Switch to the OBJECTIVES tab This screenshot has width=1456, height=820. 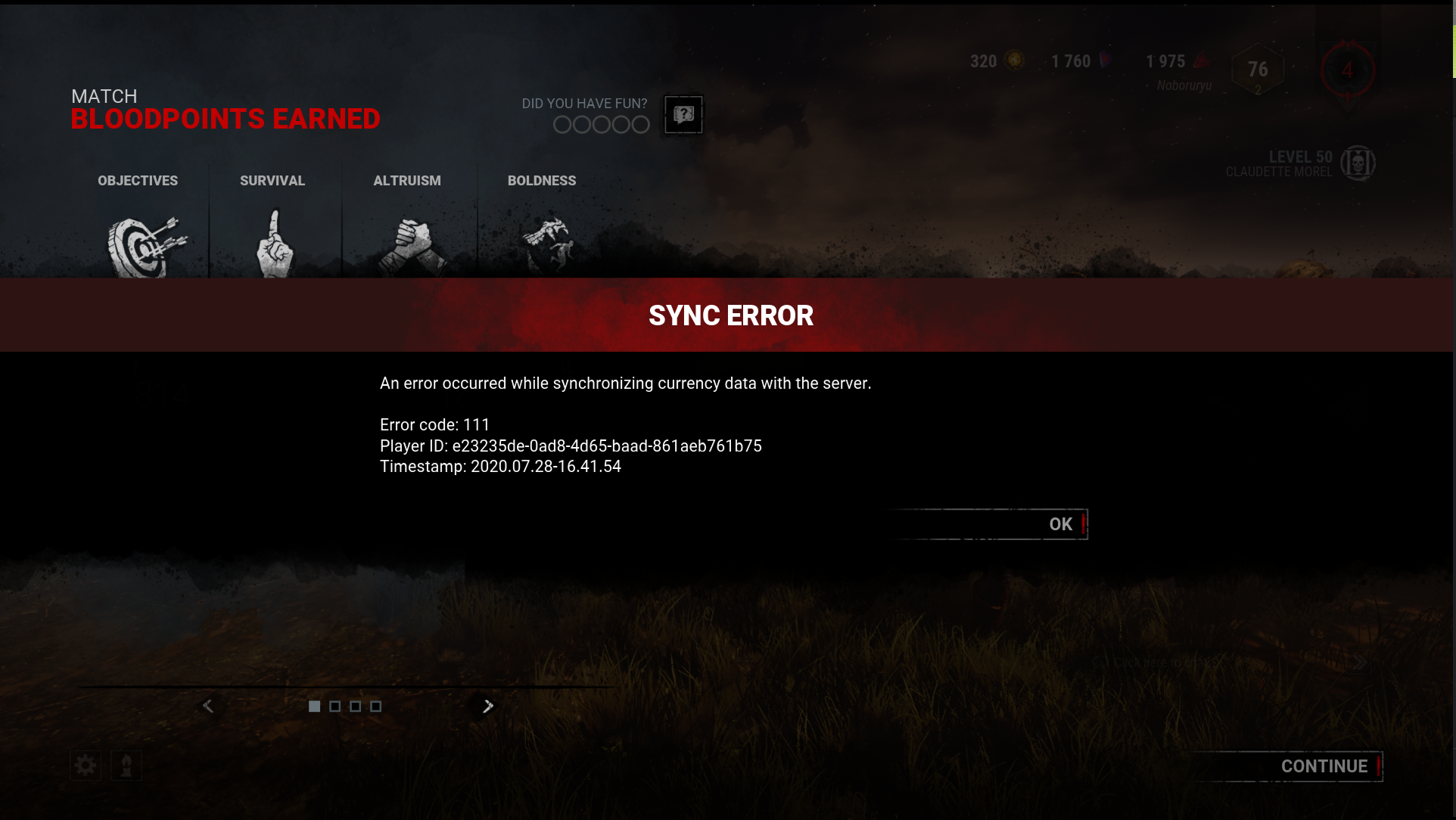pyautogui.click(x=137, y=181)
